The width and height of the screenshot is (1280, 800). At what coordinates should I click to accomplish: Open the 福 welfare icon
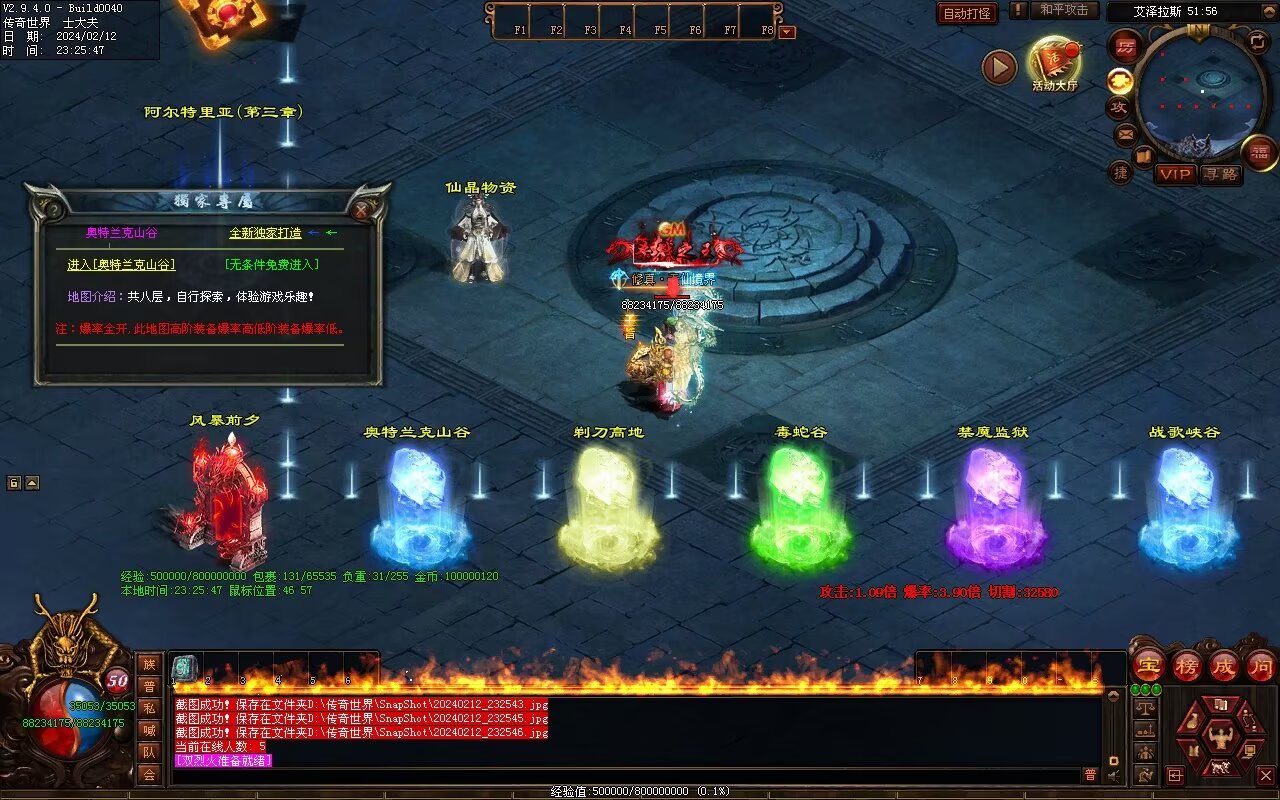point(1259,152)
